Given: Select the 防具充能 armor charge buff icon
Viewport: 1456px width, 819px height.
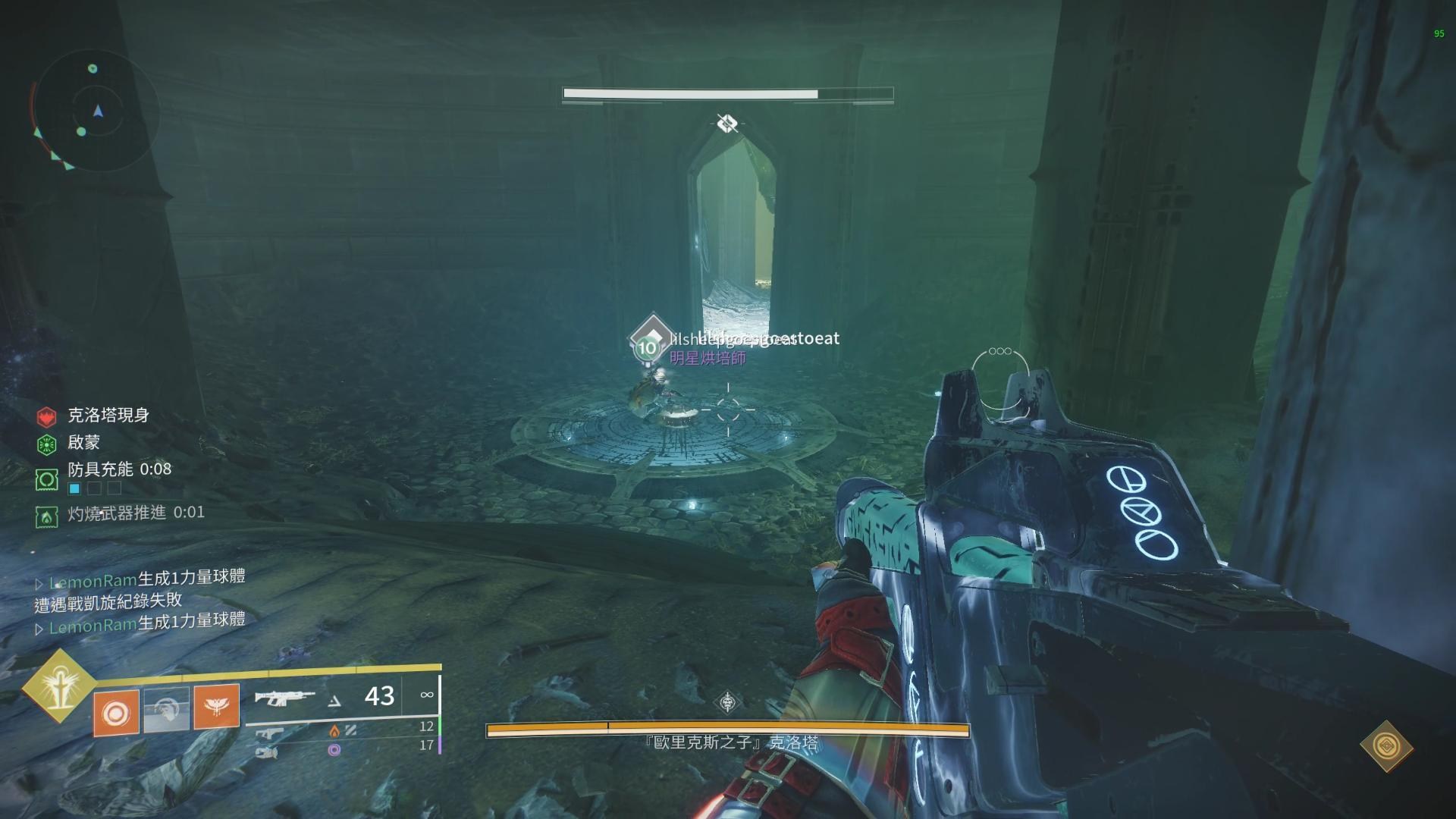Looking at the screenshot, I should click(x=47, y=479).
